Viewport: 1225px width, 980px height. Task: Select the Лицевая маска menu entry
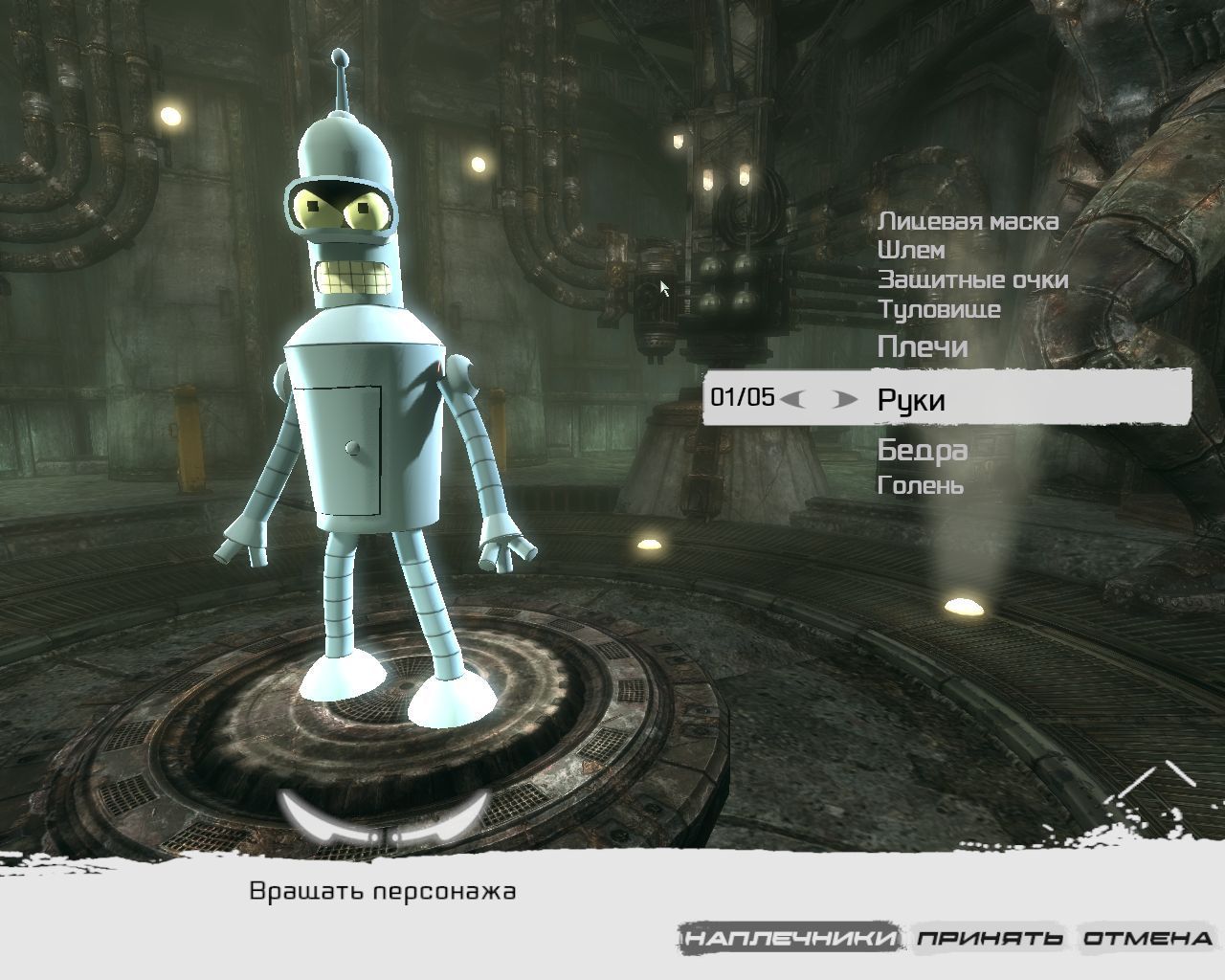point(968,221)
